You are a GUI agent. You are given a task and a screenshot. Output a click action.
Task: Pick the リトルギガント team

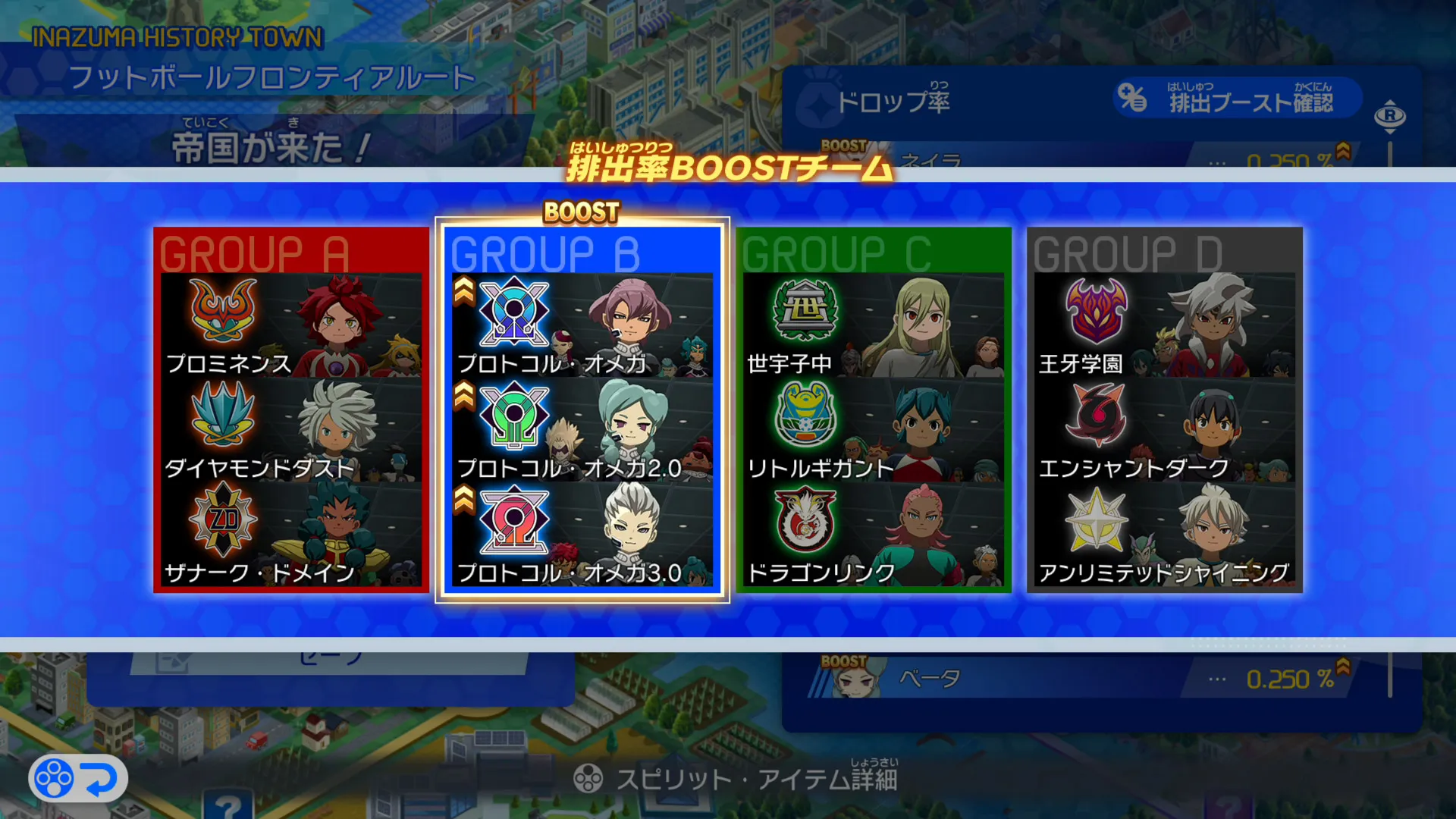(874, 430)
